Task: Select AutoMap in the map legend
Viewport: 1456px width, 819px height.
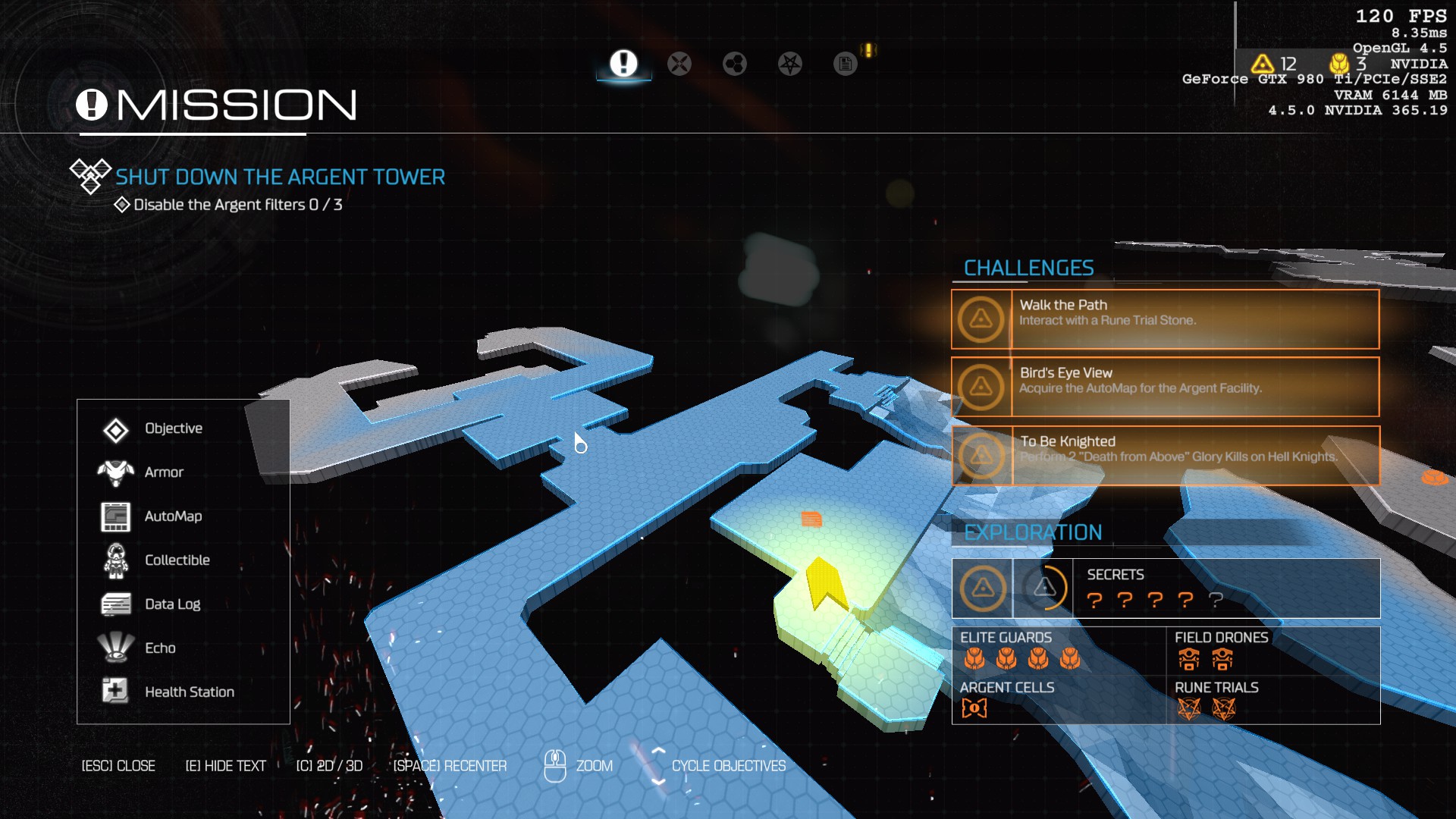Action: click(x=173, y=516)
